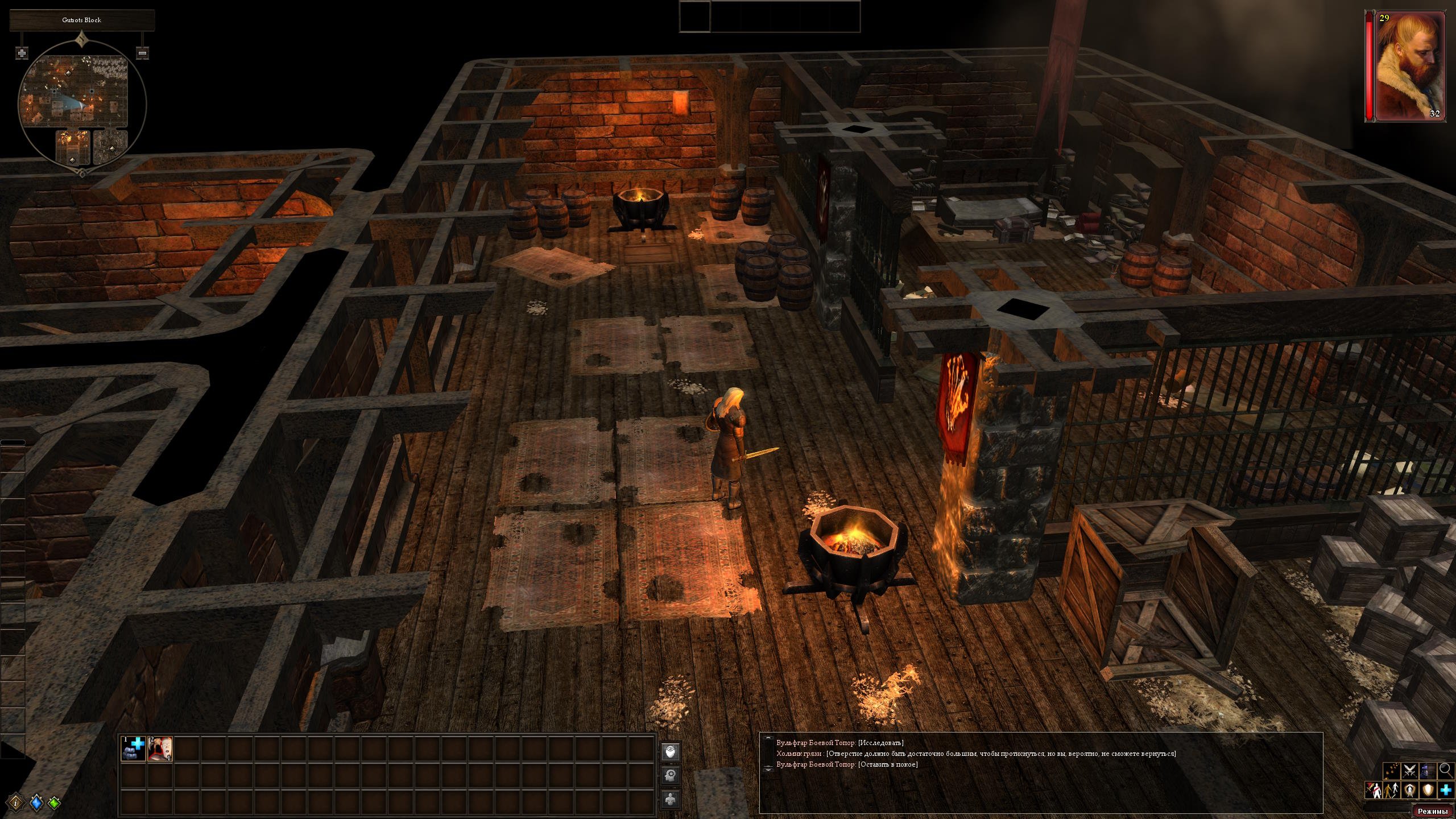This screenshot has width=1456, height=819.
Task: Zoom in the minimap with plus button
Action: [x=22, y=53]
